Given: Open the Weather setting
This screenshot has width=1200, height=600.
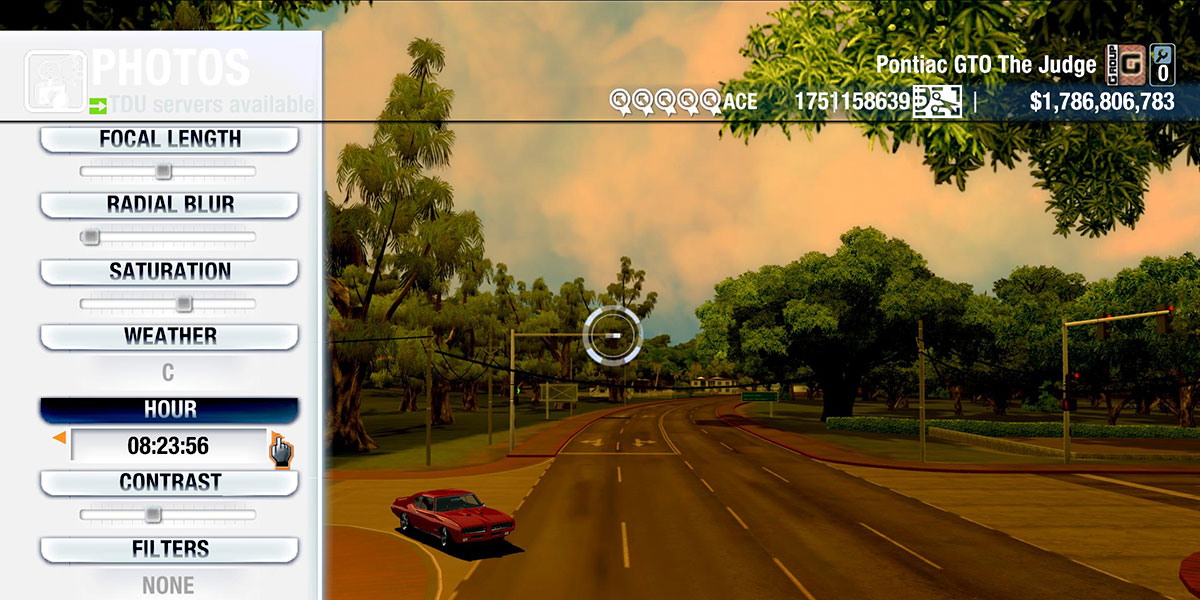Looking at the screenshot, I should coord(169,337).
